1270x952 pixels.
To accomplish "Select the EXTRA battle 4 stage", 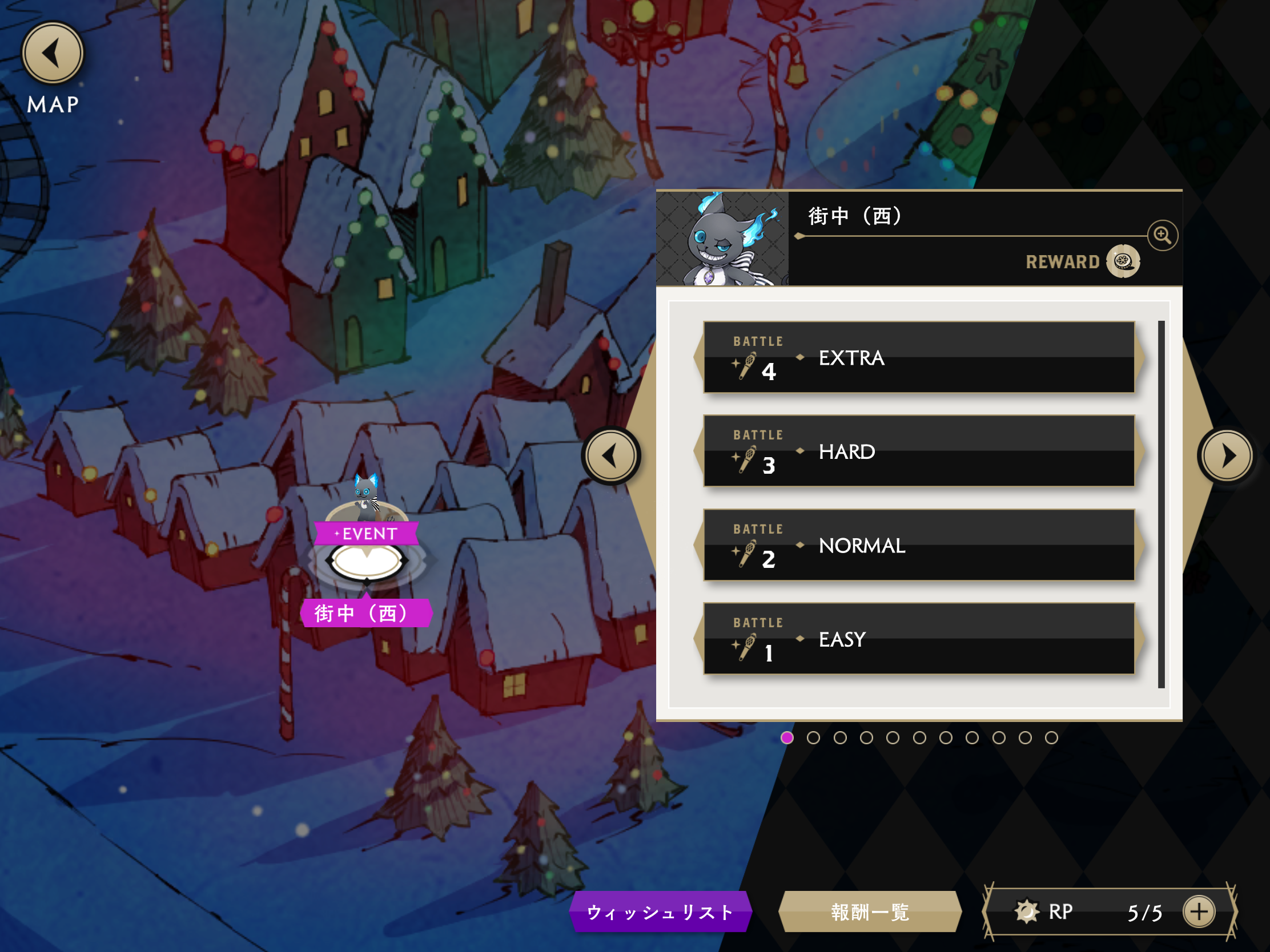I will point(919,357).
